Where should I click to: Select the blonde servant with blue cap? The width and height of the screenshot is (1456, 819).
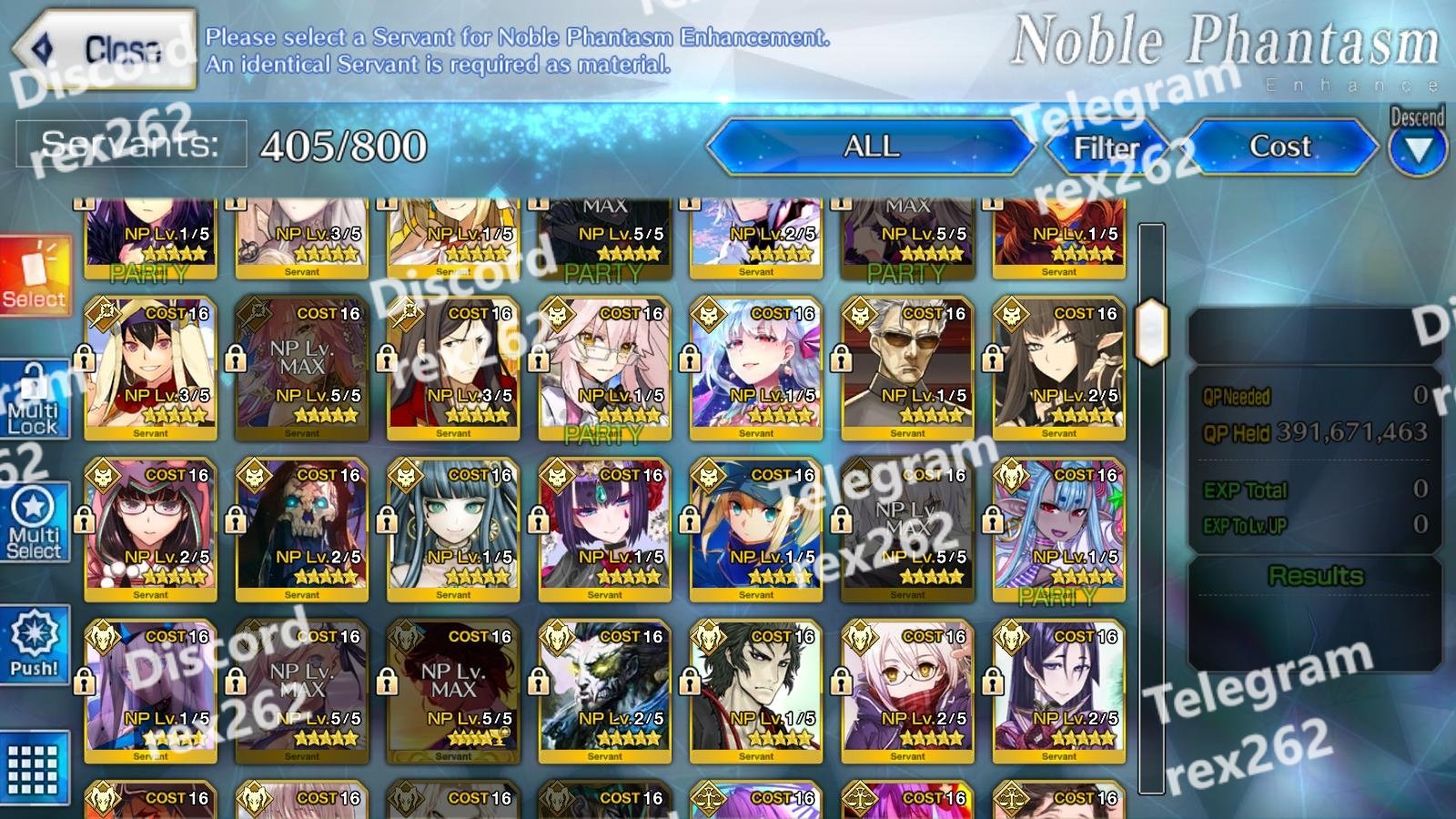coord(755,530)
